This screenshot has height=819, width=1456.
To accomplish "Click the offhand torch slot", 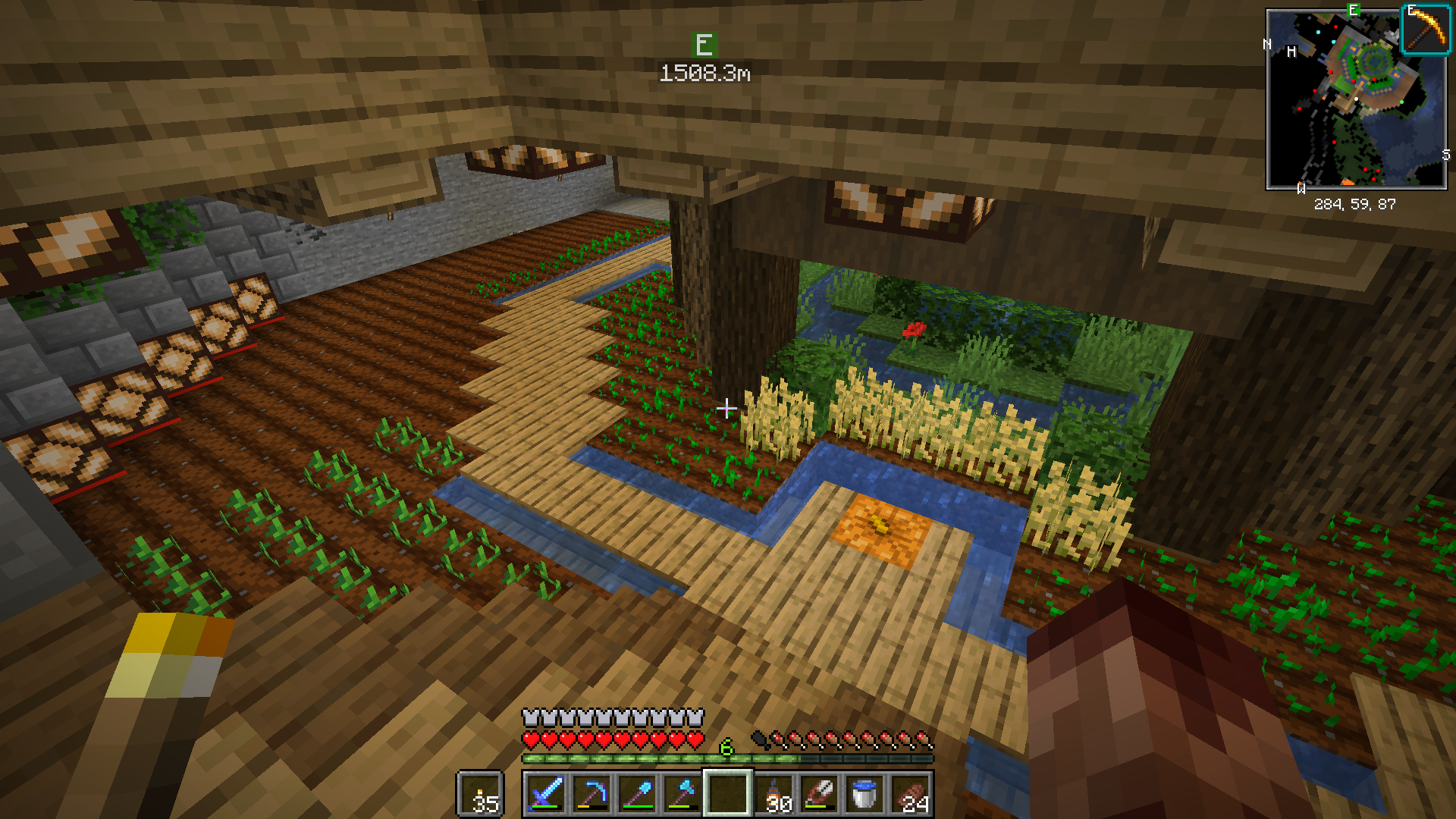I will [481, 794].
